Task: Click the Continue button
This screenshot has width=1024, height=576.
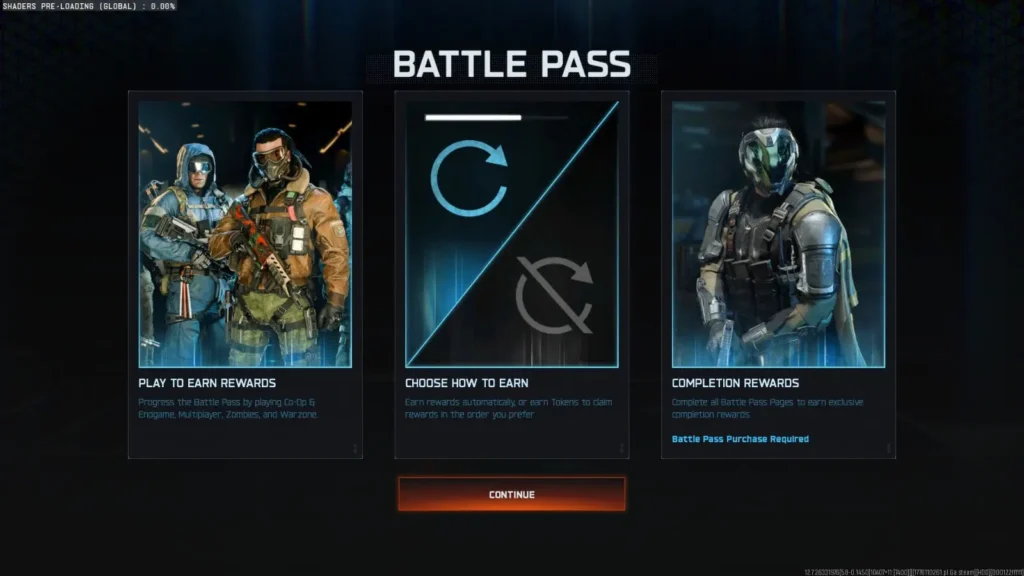Action: [x=511, y=494]
